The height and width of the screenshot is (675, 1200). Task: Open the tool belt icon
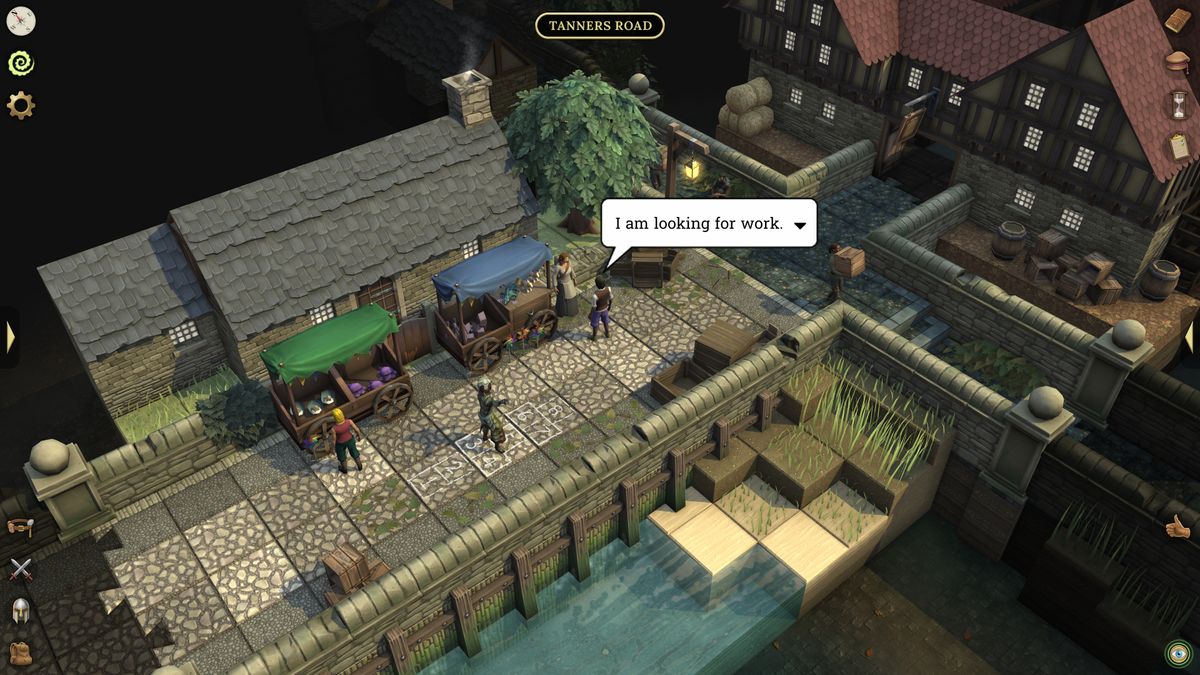pyautogui.click(x=20, y=526)
